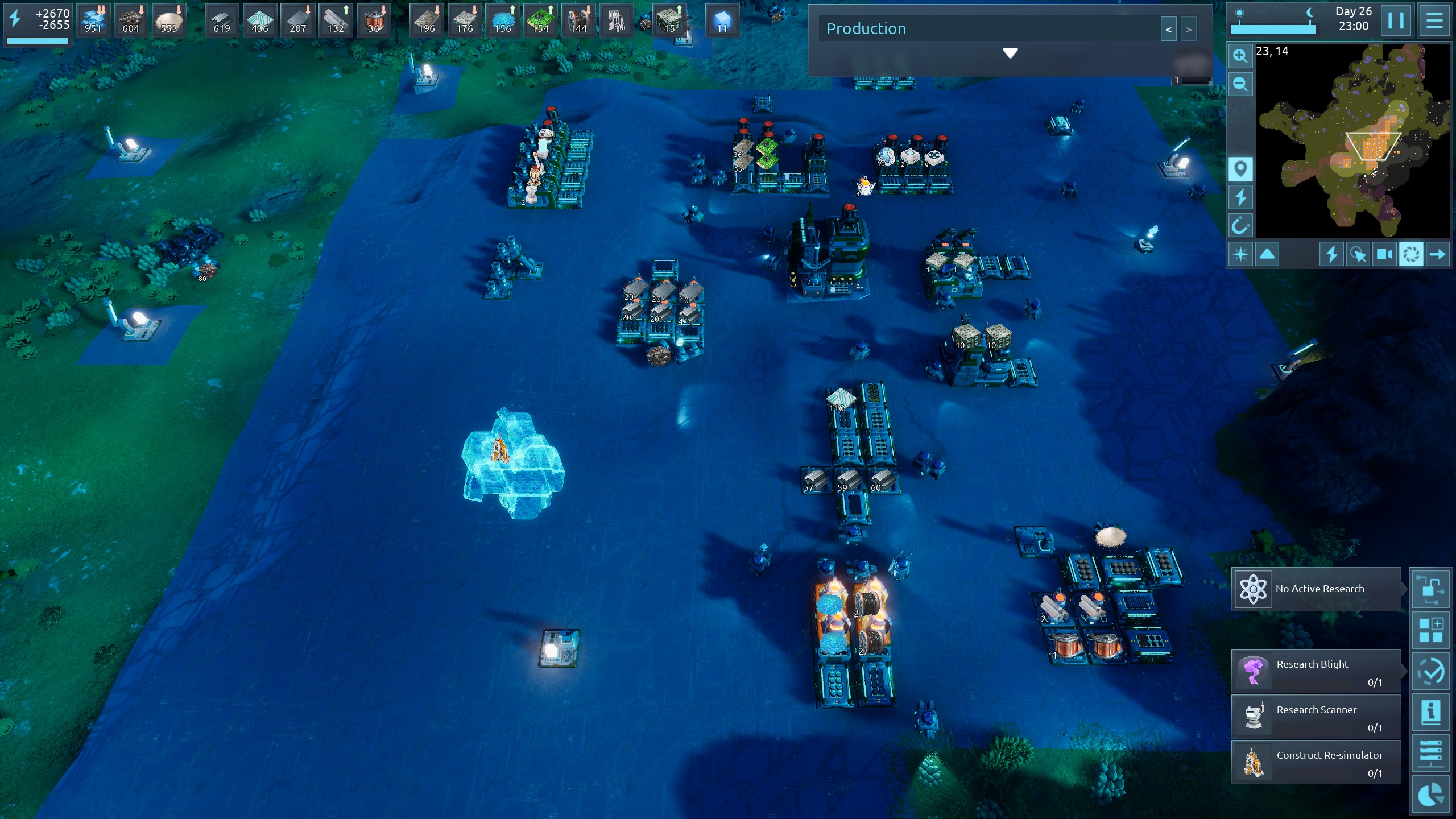Toggle the video camera mode button
1456x819 pixels.
(1384, 254)
